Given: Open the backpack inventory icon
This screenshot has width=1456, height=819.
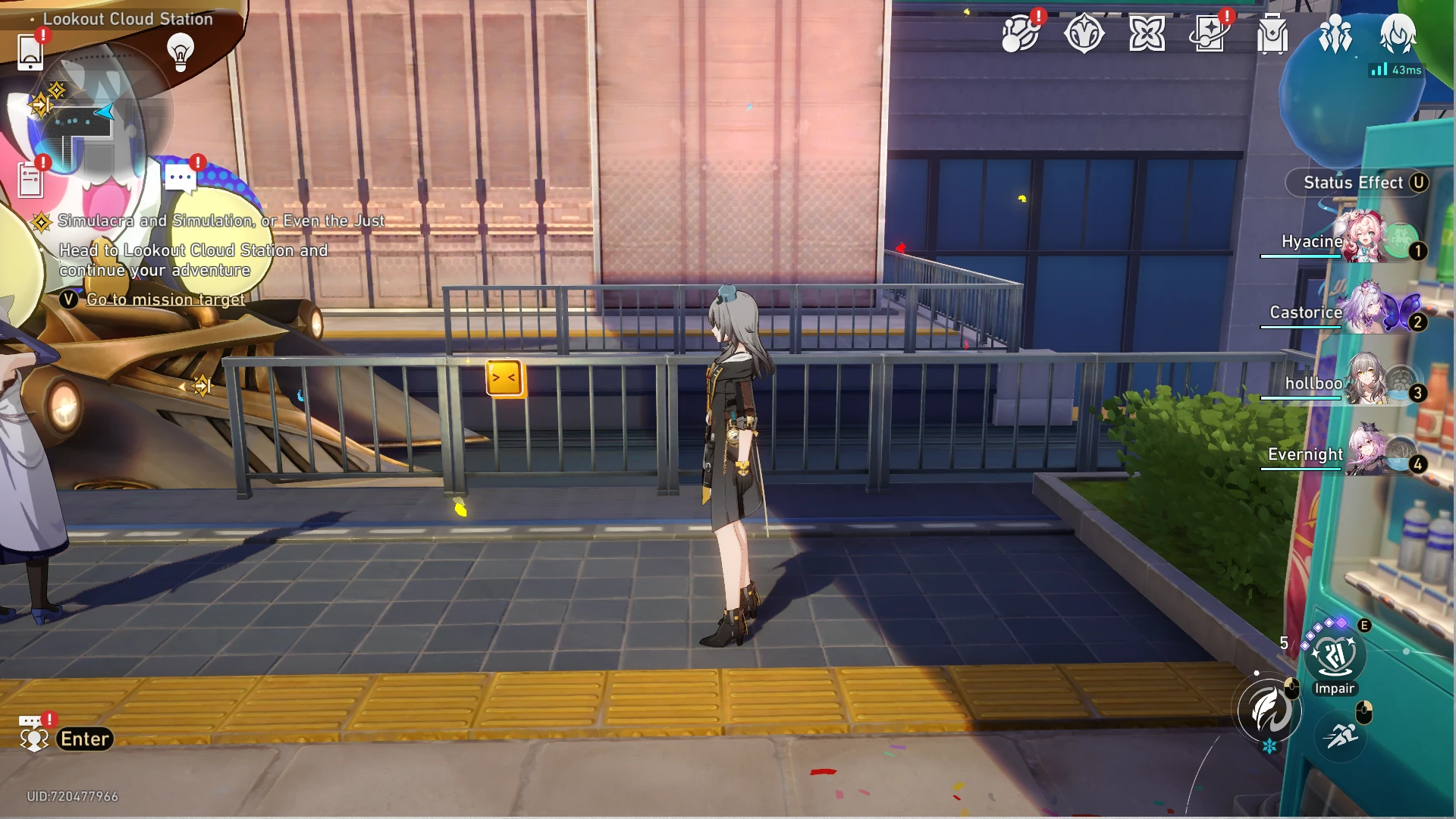Looking at the screenshot, I should click(1272, 34).
